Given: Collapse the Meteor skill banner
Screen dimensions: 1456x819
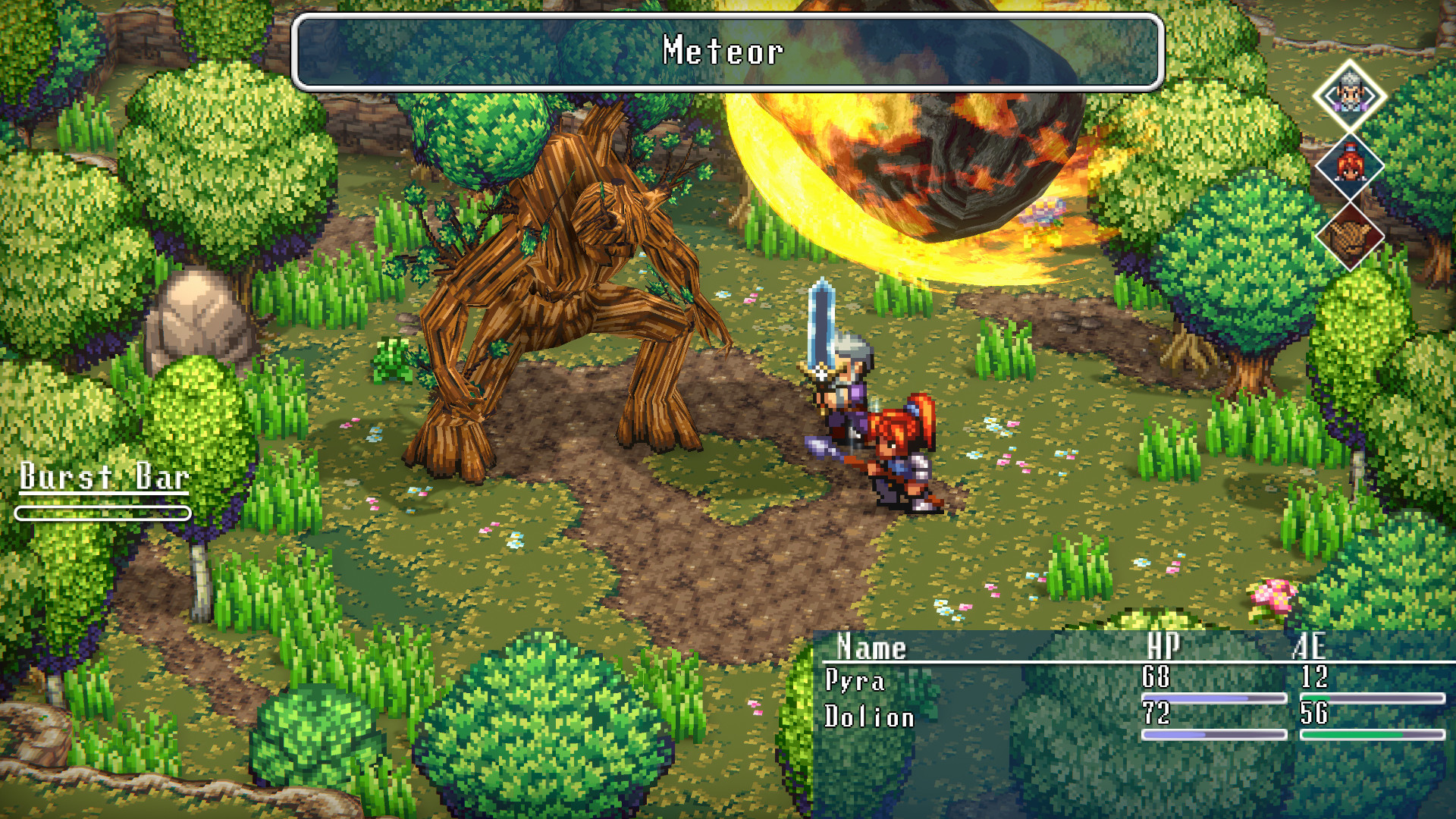Looking at the screenshot, I should pos(724,53).
